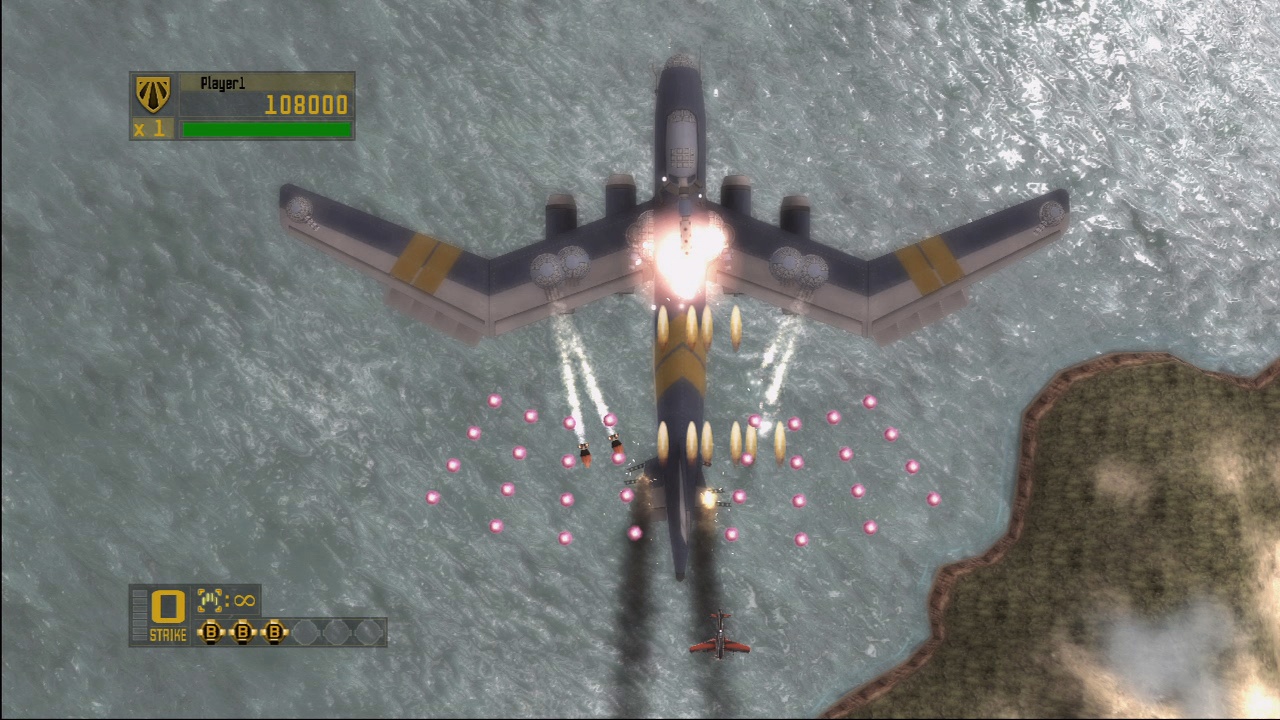Click the second B bomb icon
Viewport: 1280px width, 720px height.
click(x=243, y=631)
